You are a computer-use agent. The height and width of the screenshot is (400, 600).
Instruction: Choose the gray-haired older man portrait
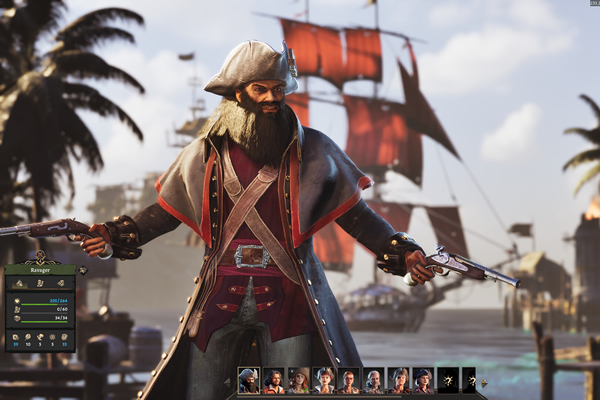click(373, 381)
